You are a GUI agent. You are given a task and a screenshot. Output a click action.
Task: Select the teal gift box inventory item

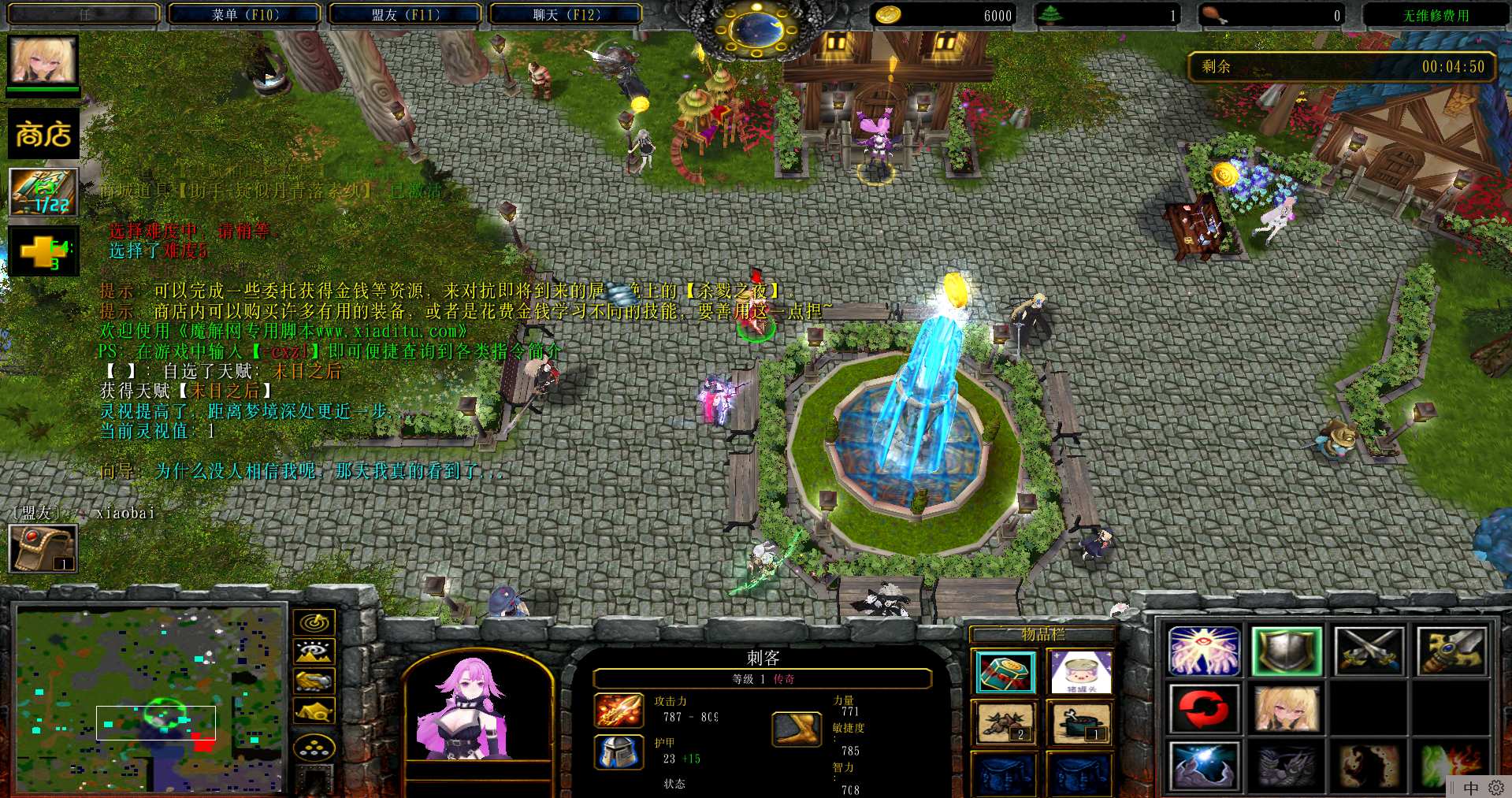click(1005, 672)
